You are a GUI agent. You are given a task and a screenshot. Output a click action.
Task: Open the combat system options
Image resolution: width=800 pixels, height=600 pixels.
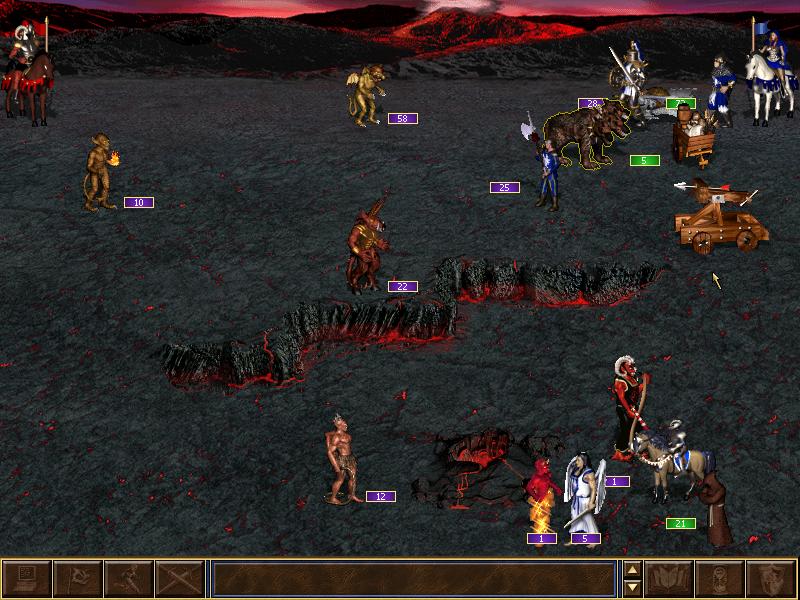coord(26,579)
